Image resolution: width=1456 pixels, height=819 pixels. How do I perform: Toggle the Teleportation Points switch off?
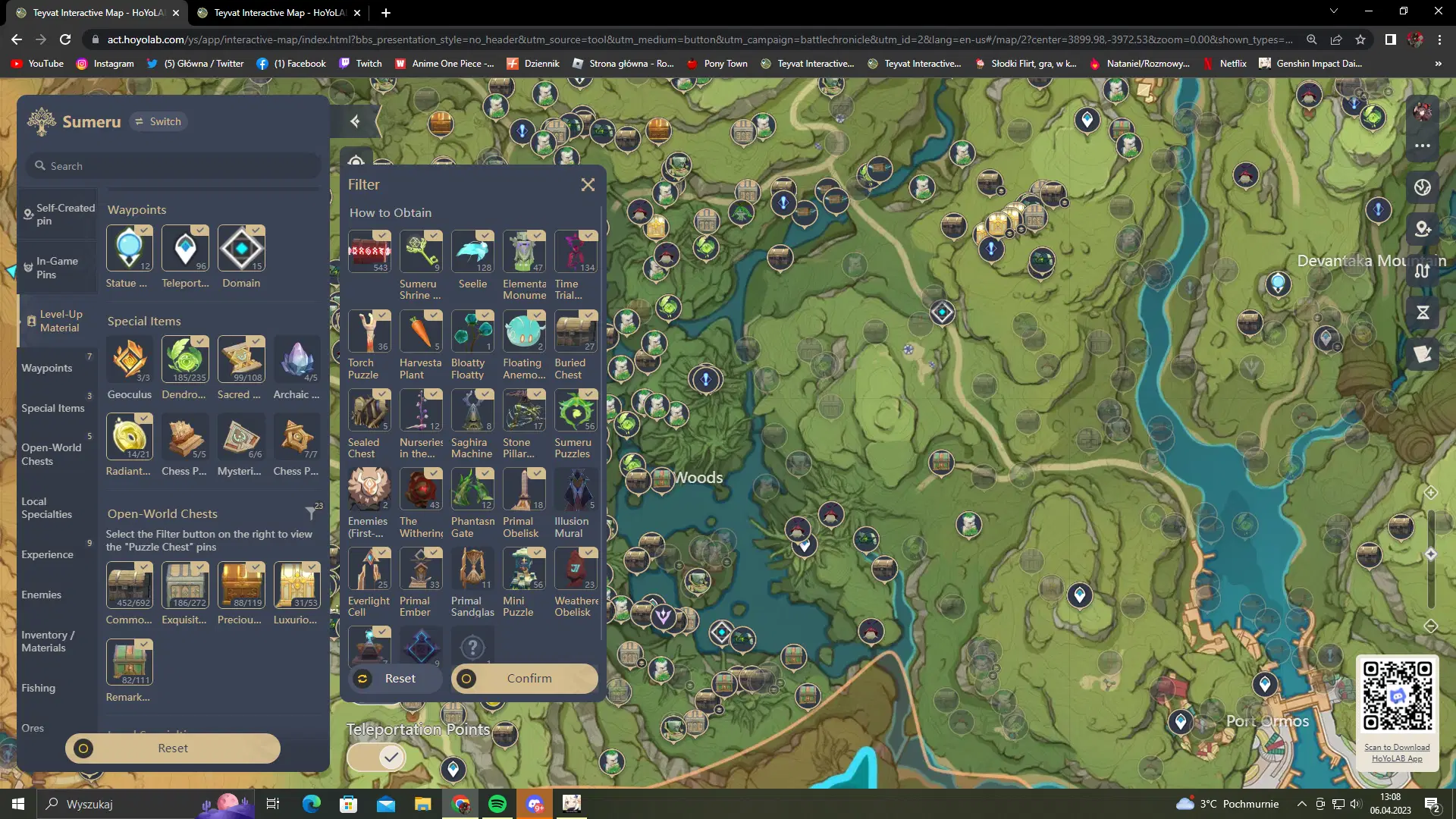coord(377,756)
